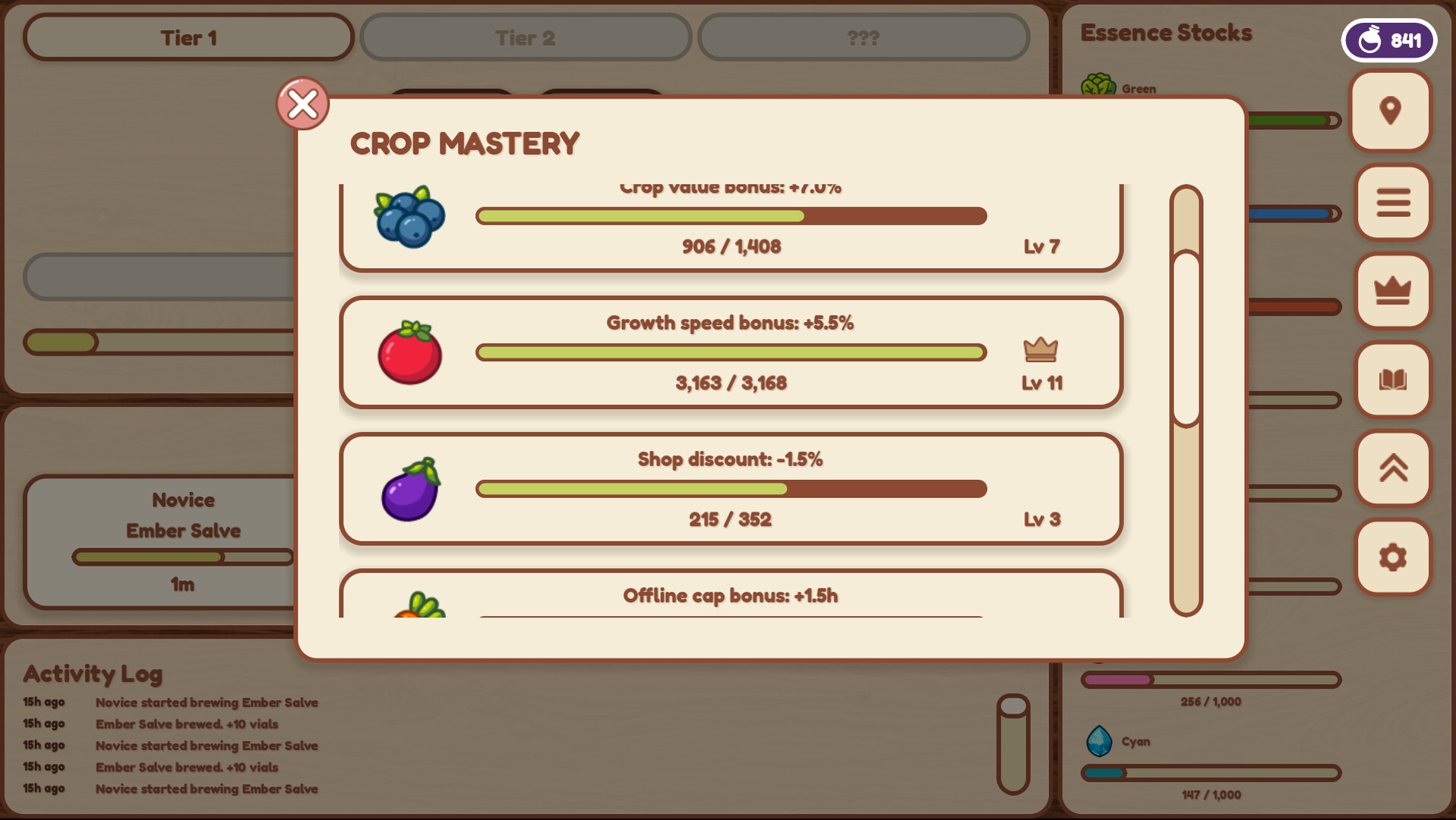
Task: Open the settings gear panel
Action: (1391, 557)
